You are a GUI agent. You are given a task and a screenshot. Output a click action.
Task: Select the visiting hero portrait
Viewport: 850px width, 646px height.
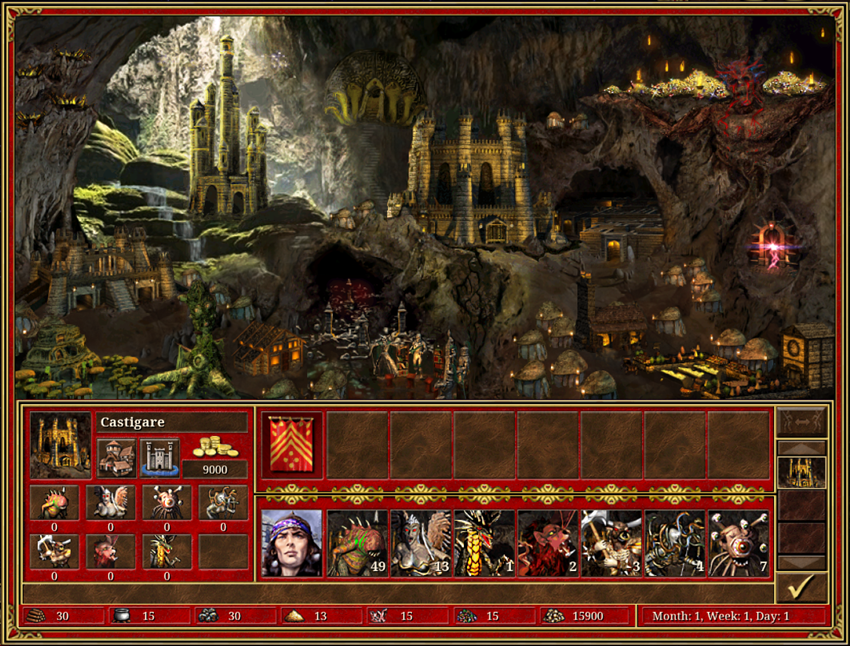coord(291,543)
